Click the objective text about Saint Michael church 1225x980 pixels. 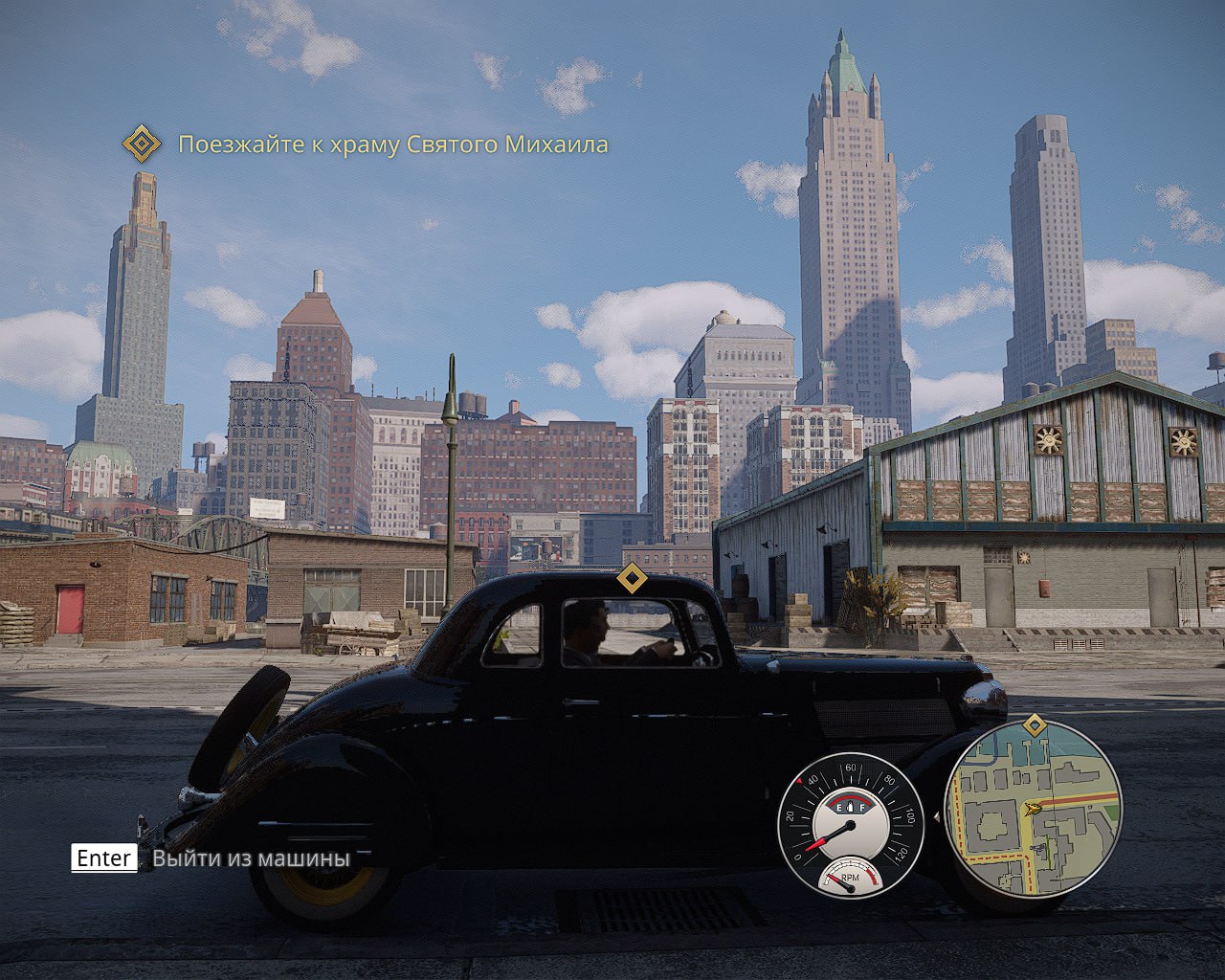pos(392,145)
